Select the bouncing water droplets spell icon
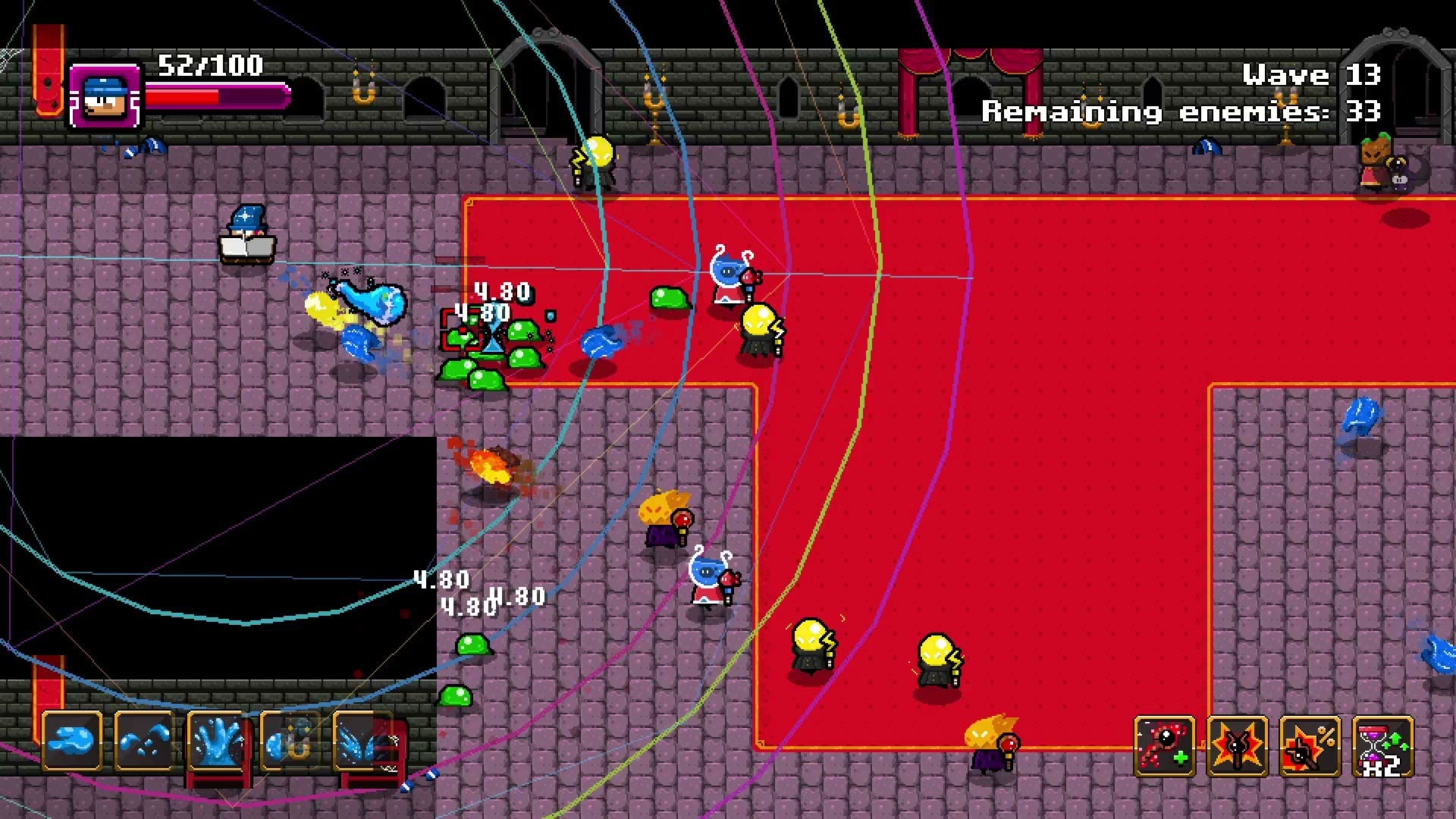This screenshot has width=1456, height=819. [x=145, y=741]
